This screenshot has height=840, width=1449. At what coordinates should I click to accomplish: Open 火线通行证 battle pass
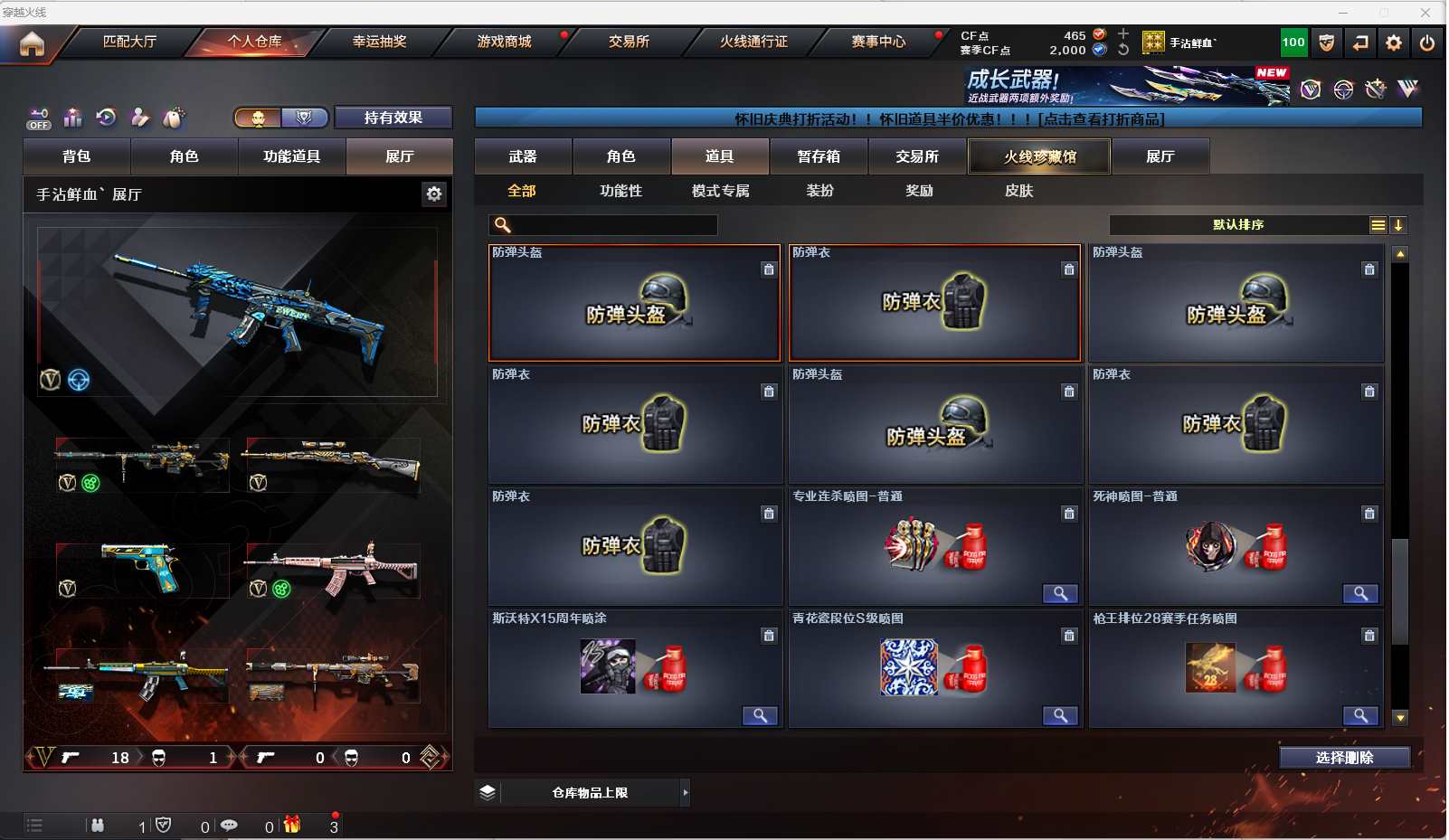[x=753, y=42]
